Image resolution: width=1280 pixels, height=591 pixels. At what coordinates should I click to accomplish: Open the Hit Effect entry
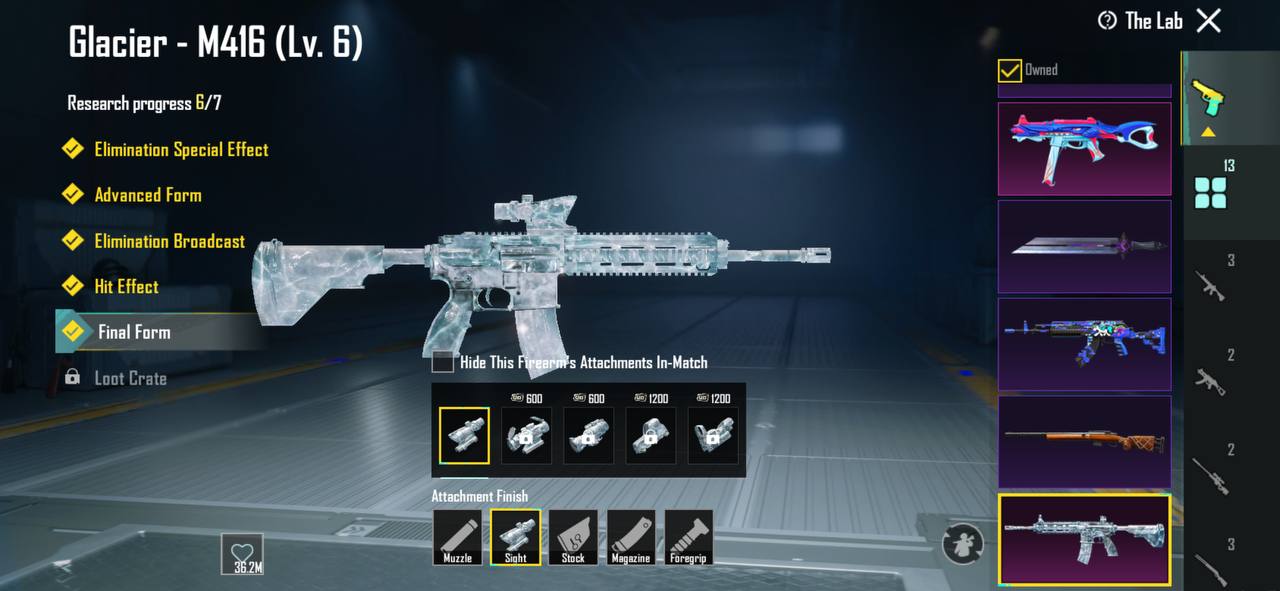pyautogui.click(x=126, y=287)
